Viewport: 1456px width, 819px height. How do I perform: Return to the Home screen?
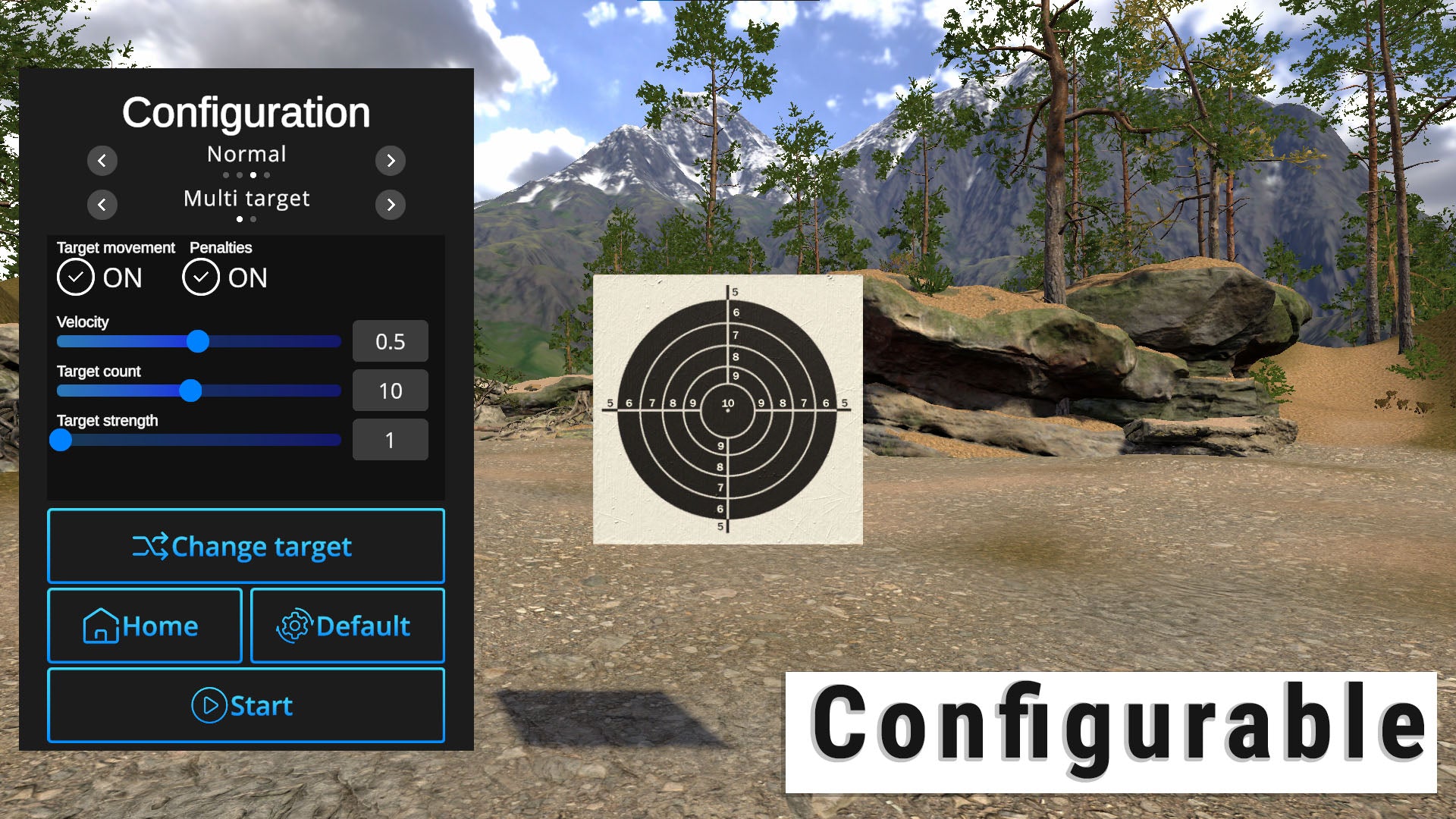[145, 626]
